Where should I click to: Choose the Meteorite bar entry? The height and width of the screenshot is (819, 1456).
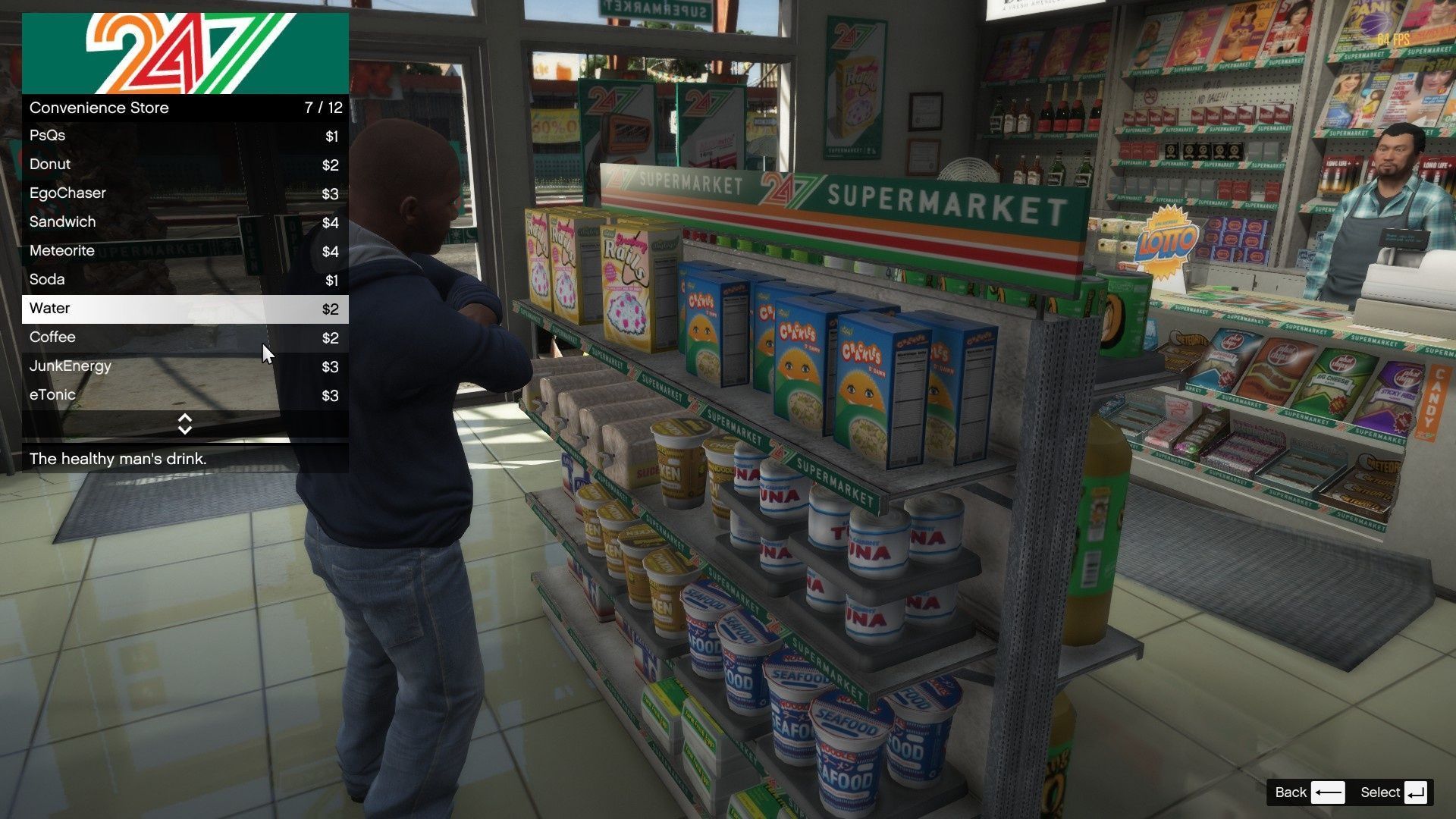click(184, 251)
